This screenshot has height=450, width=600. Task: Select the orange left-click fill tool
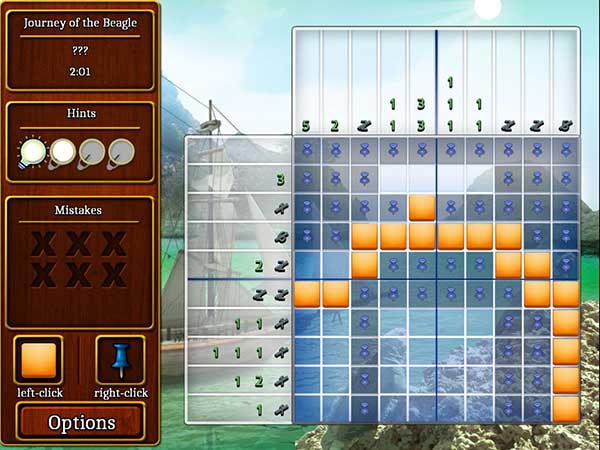pyautogui.click(x=38, y=360)
